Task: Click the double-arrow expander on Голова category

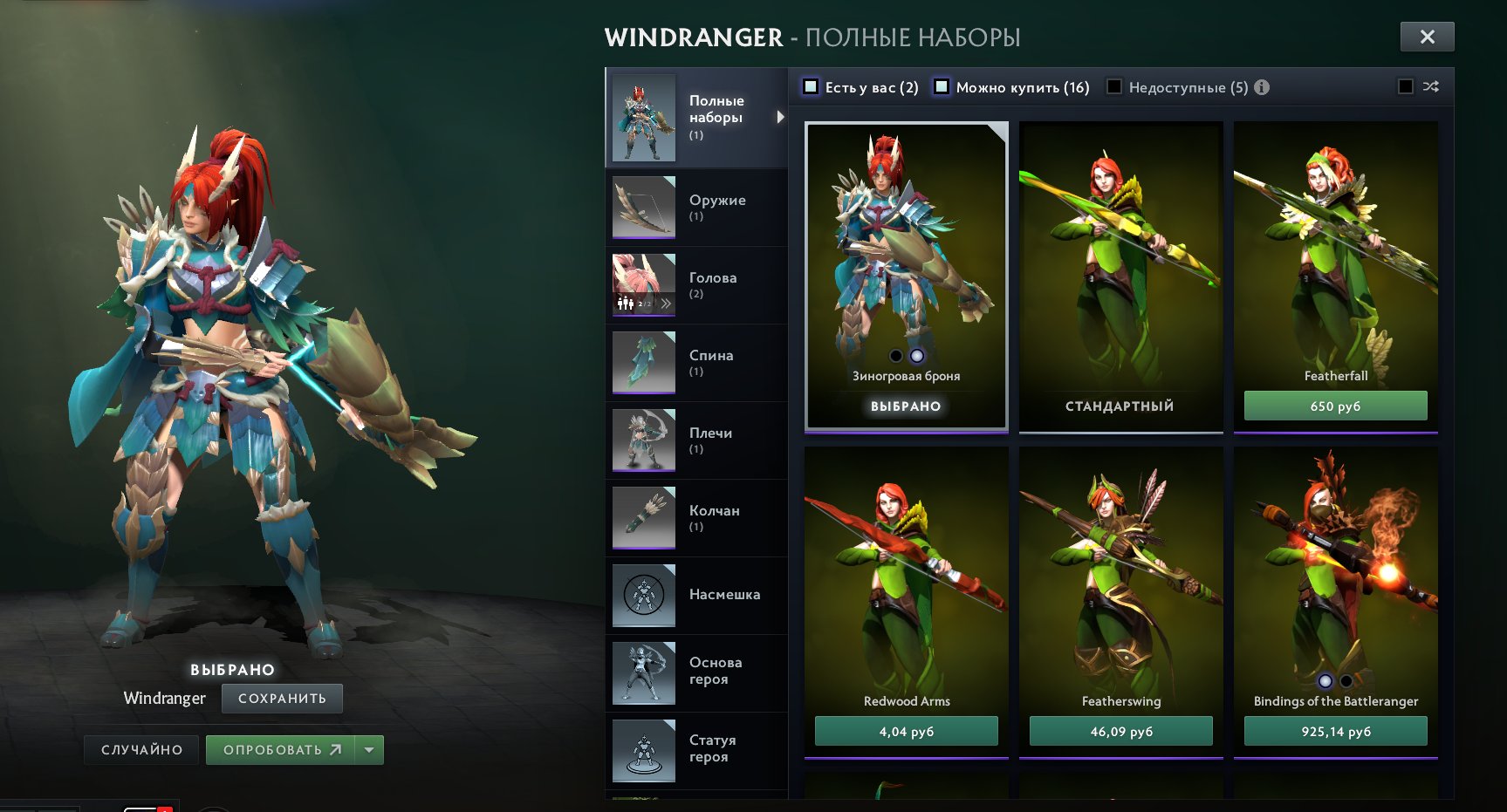Action: click(x=666, y=302)
